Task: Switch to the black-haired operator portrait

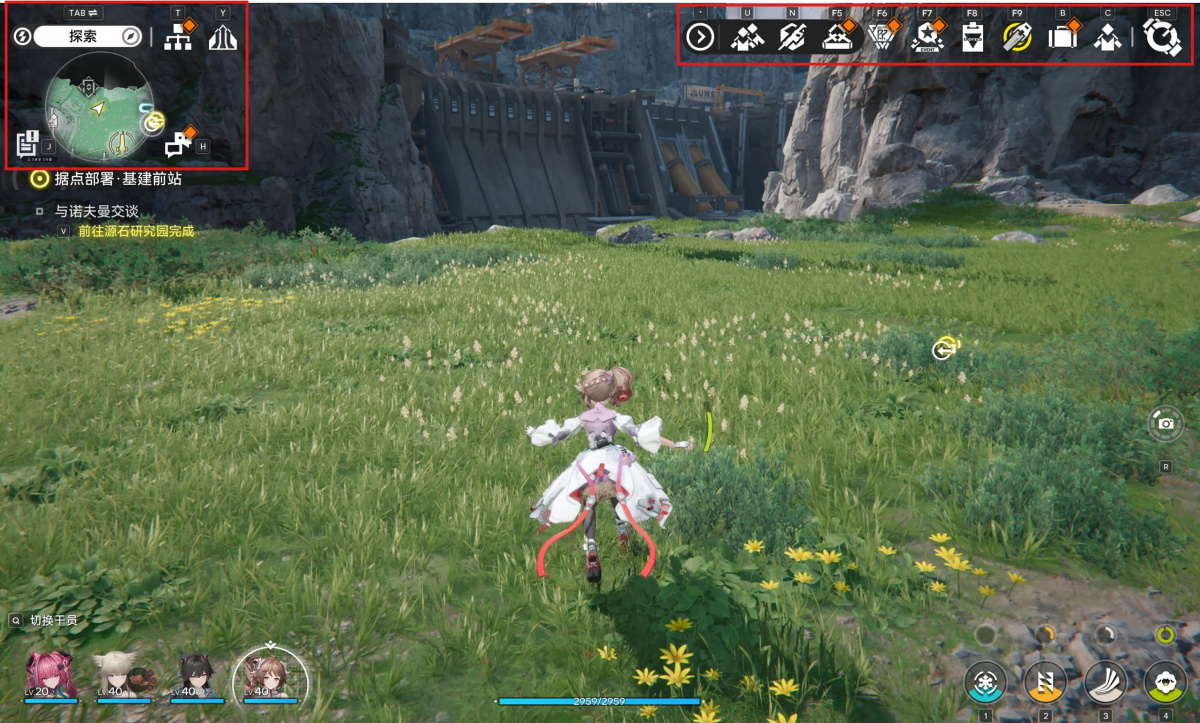Action: coord(197,675)
